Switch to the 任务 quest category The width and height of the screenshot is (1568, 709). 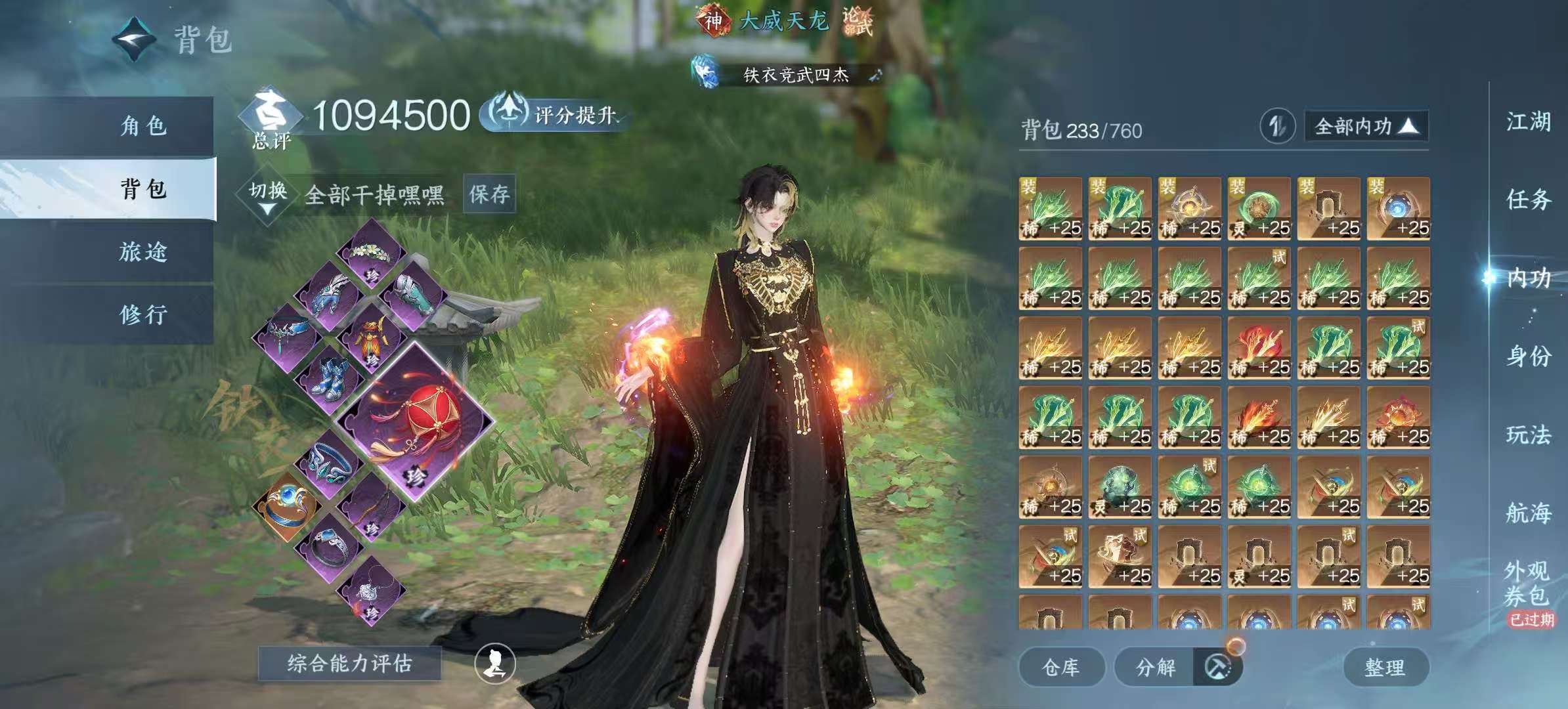pos(1528,199)
